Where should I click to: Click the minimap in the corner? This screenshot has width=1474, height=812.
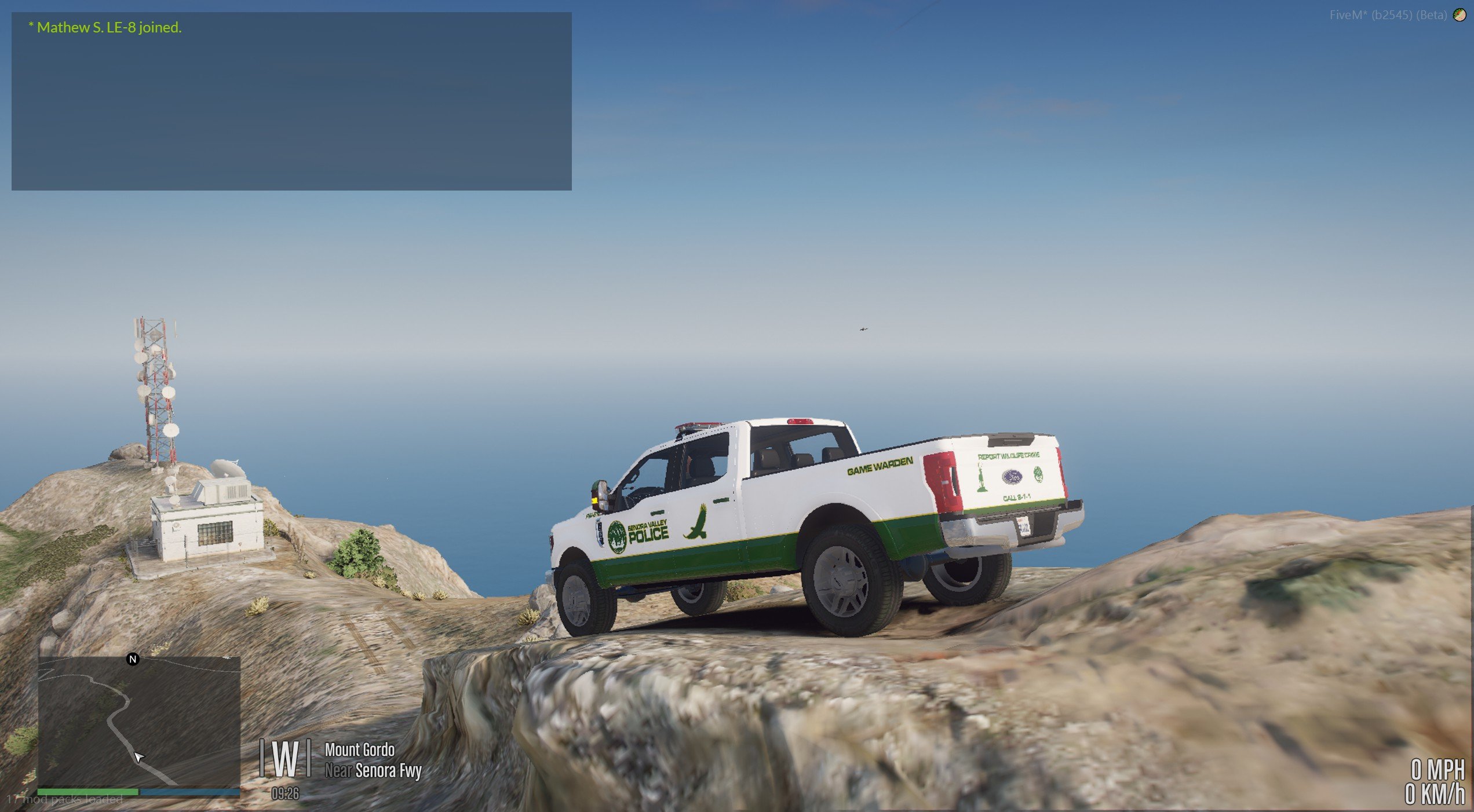pos(139,721)
